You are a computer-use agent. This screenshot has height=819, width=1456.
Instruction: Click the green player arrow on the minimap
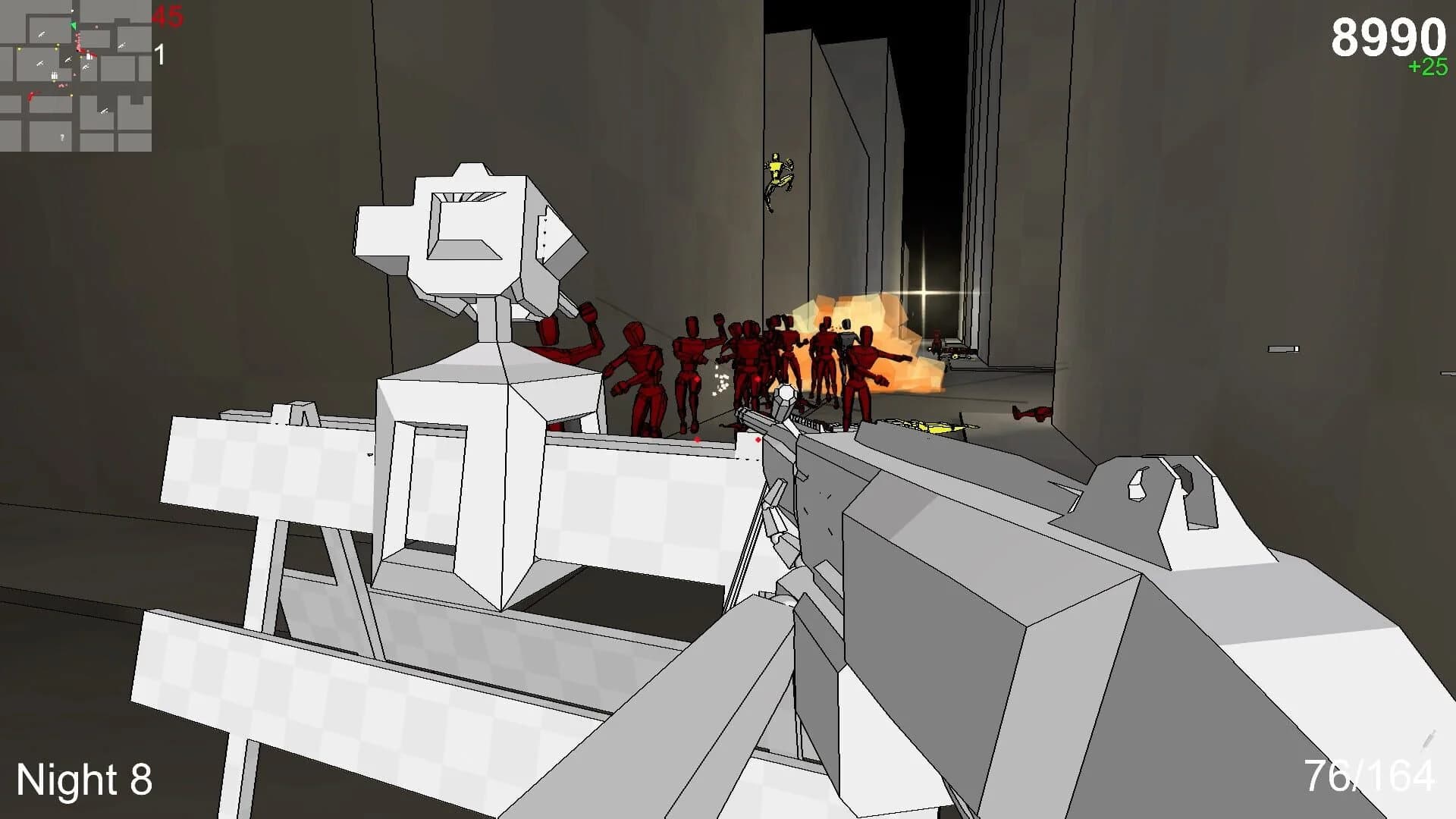coord(74,26)
